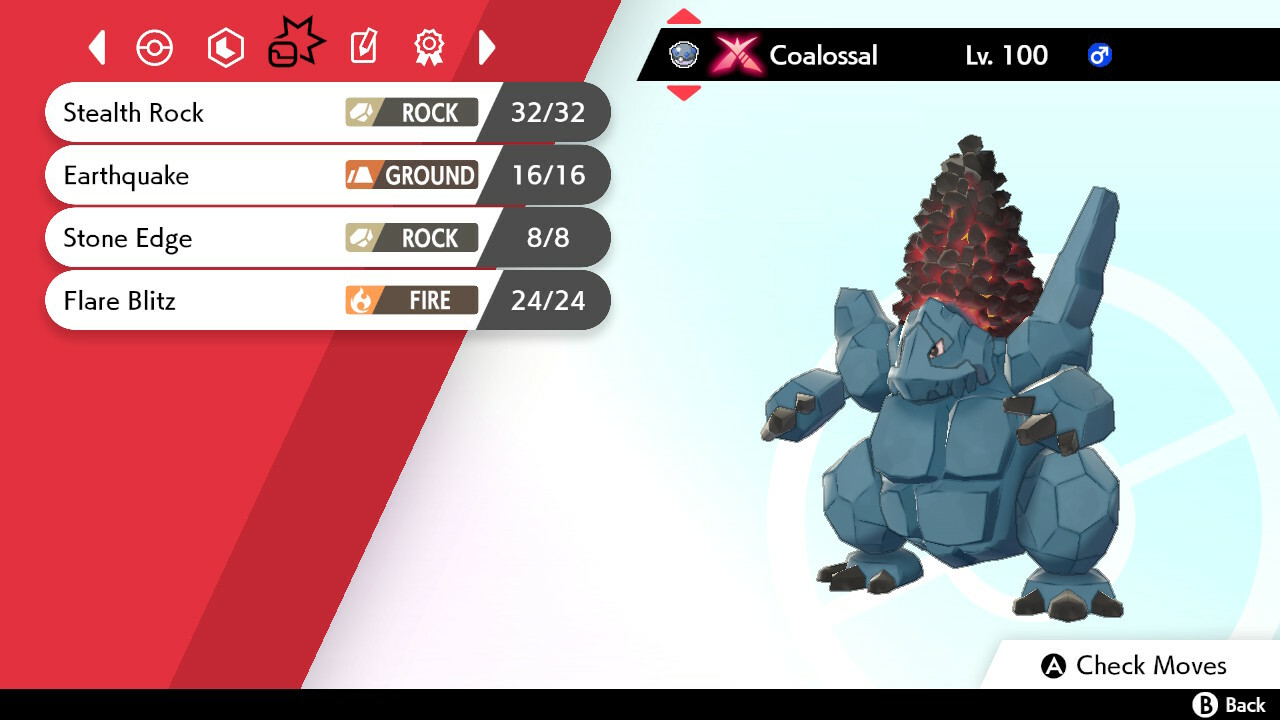Viewport: 1280px width, 720px height.
Task: Advance with the right page arrow
Action: (x=487, y=47)
